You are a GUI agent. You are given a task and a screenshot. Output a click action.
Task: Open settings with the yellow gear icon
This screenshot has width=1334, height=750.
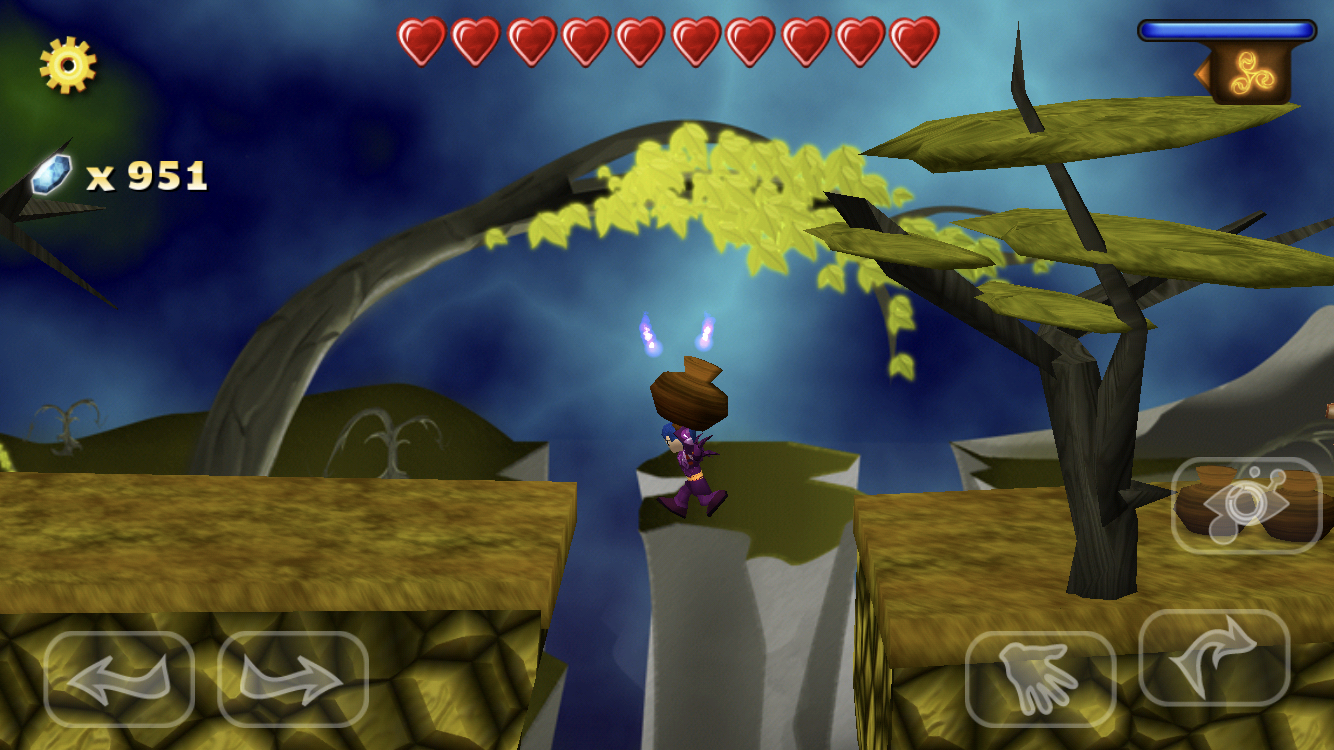(x=68, y=65)
